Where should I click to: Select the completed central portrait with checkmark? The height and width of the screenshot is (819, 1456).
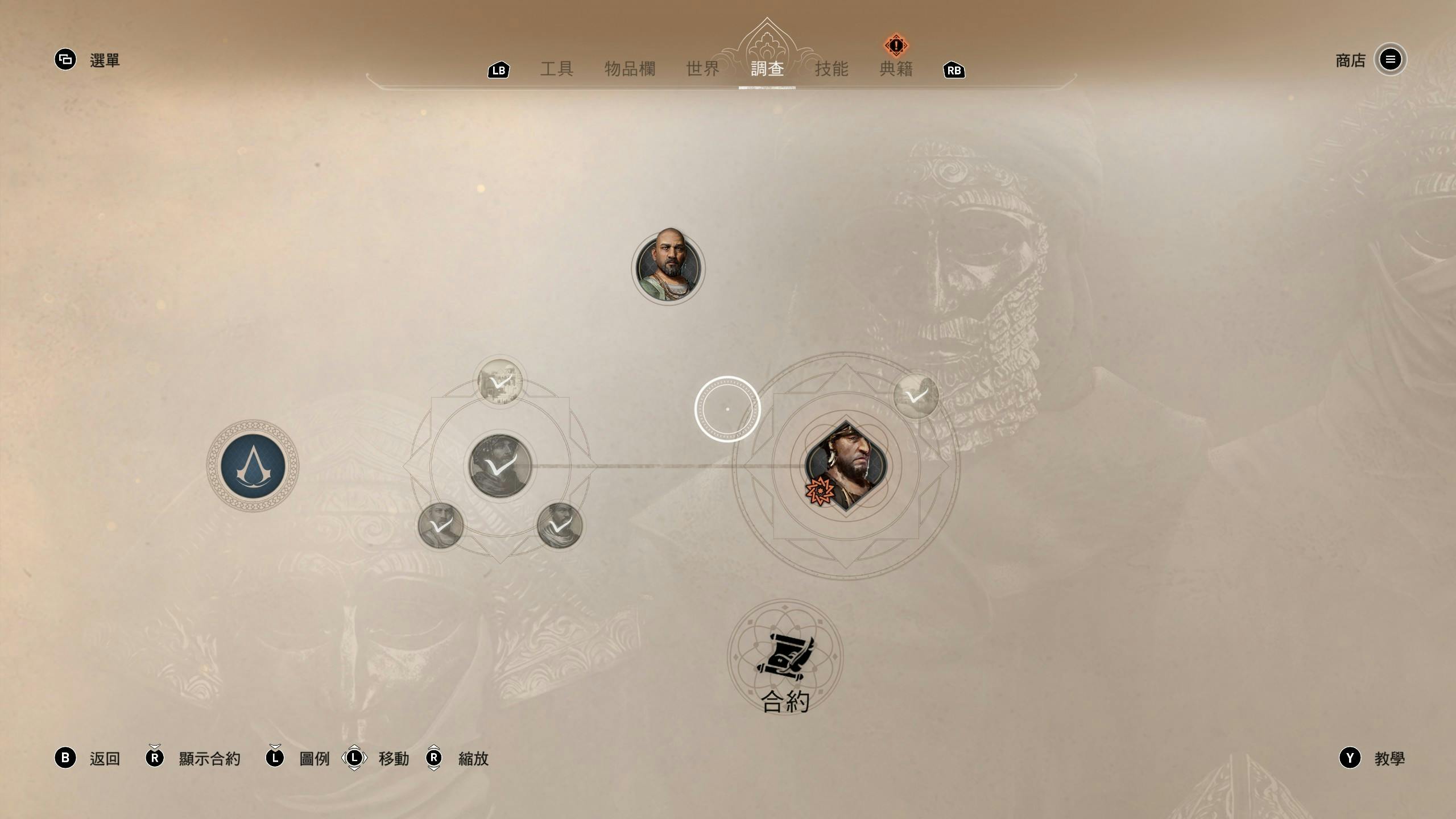pyautogui.click(x=500, y=466)
